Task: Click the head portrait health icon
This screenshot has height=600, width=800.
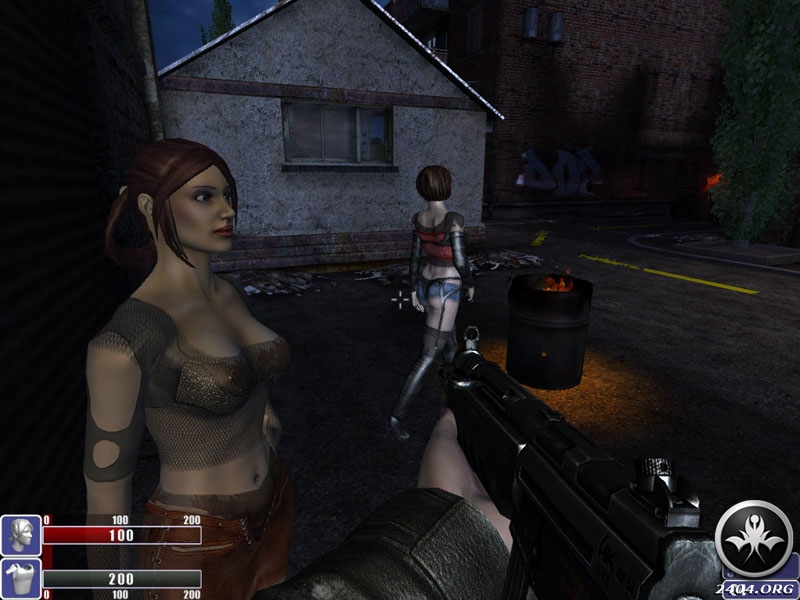Action: tap(20, 535)
